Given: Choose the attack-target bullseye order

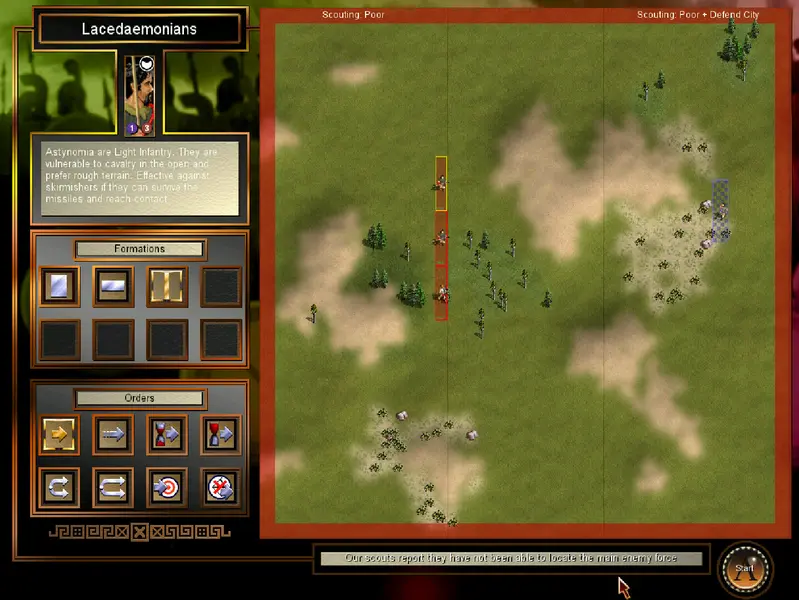Looking at the screenshot, I should (167, 488).
